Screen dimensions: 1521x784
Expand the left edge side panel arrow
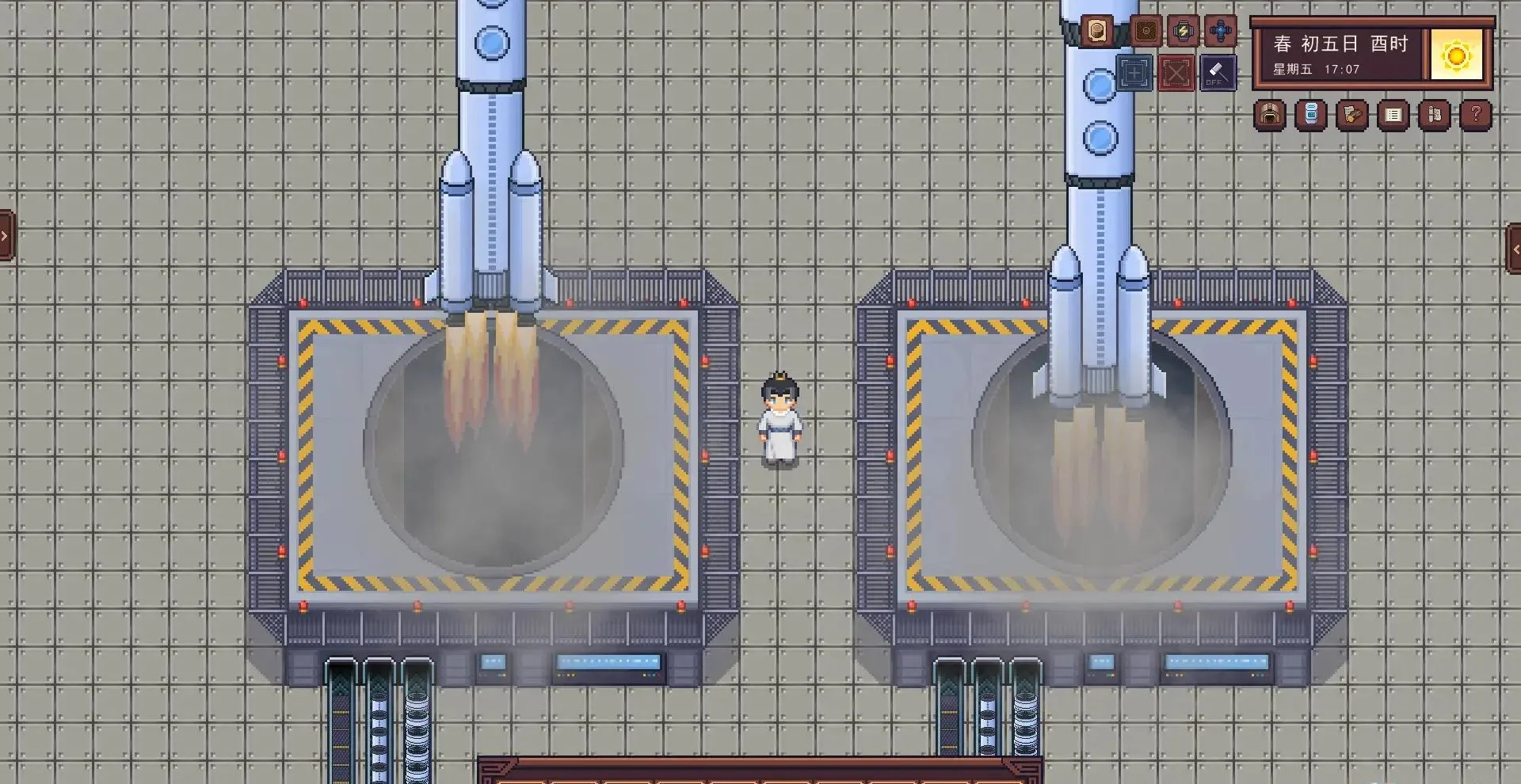point(6,234)
